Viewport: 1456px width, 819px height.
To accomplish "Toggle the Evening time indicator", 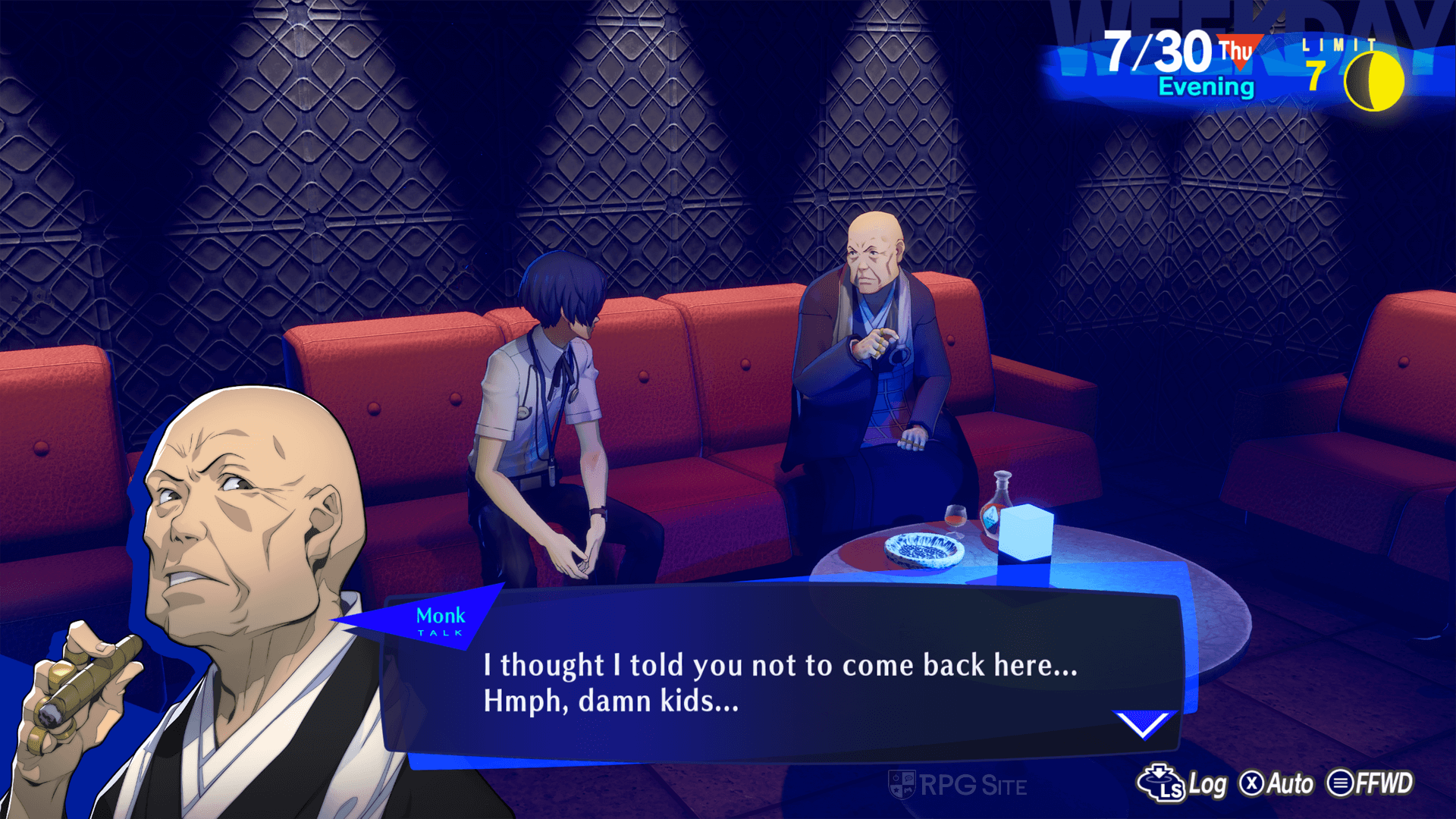I will coord(1205,87).
